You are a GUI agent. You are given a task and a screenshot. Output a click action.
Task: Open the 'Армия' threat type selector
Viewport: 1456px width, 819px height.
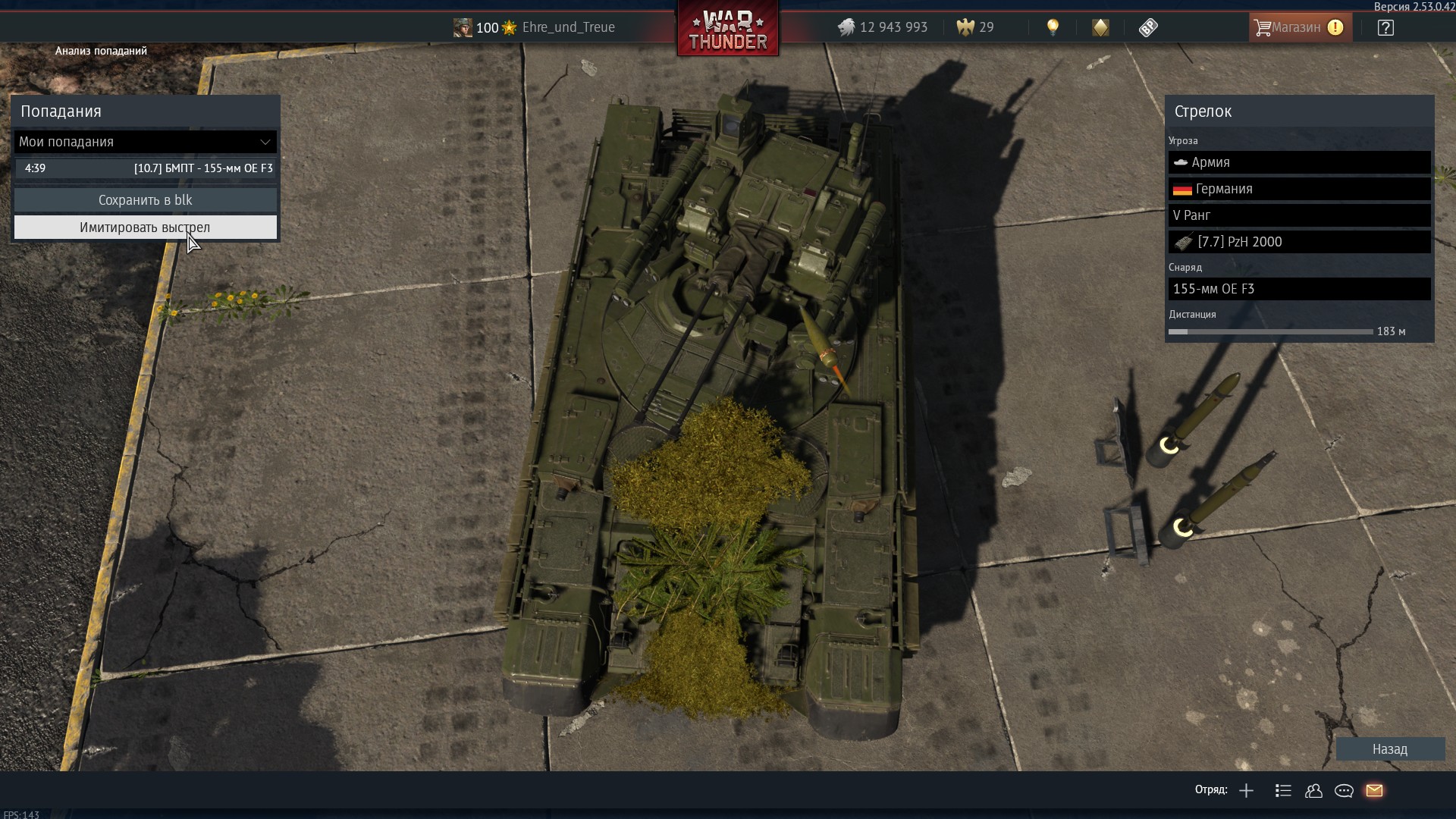[1299, 162]
